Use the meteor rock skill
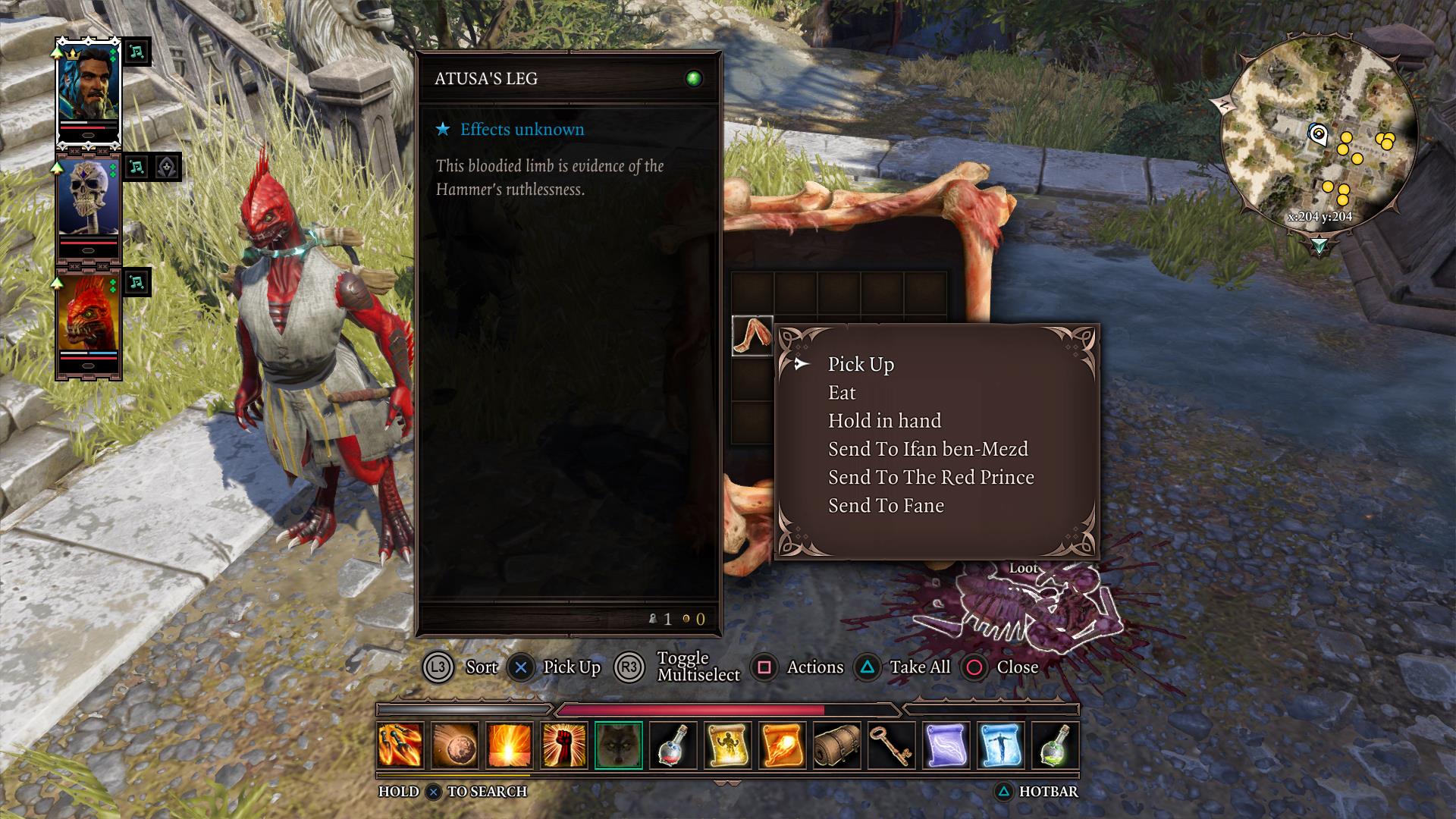 pos(455,745)
